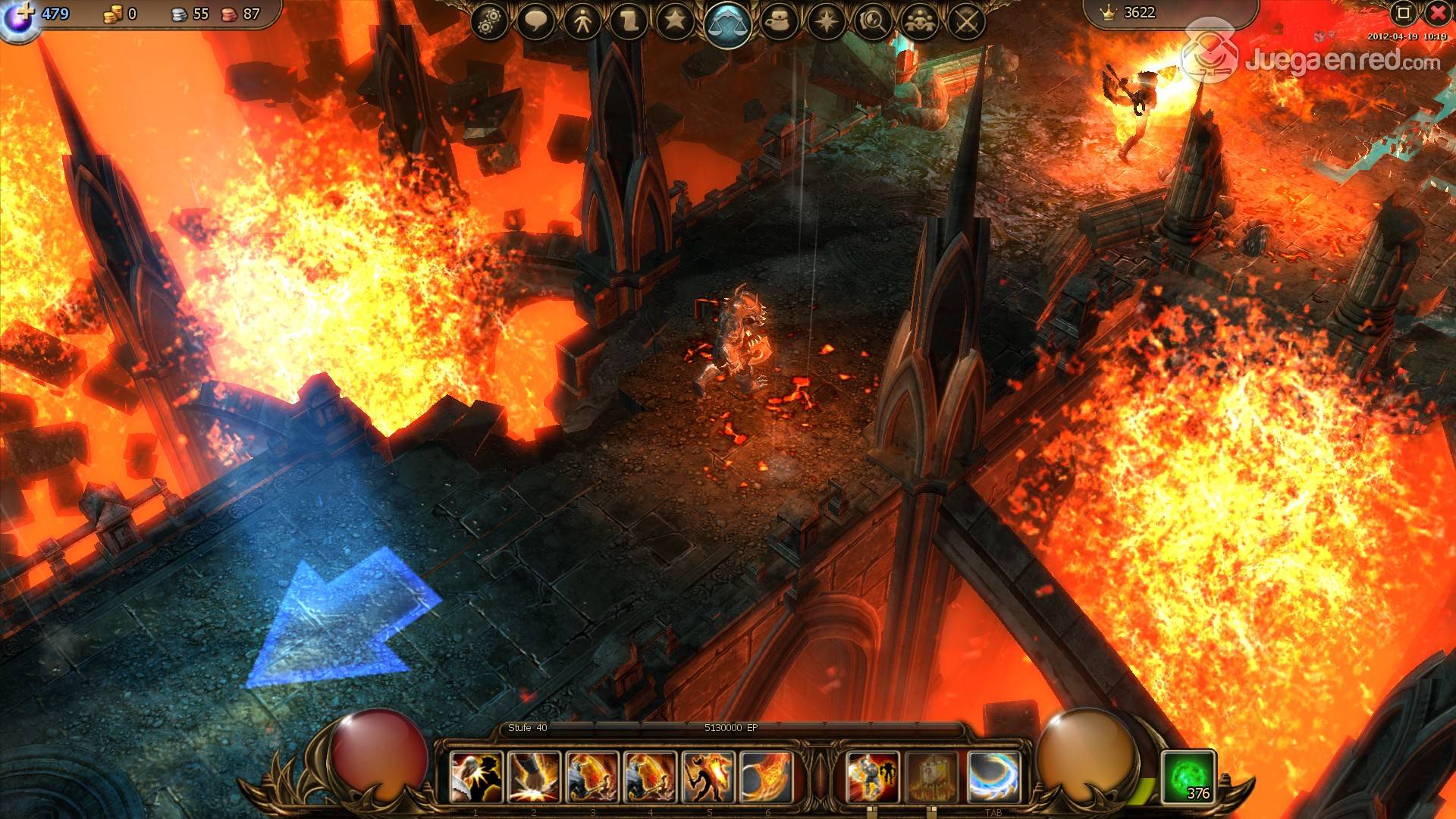Activate the flaming warrior skill in slot 5
Screen dimensions: 1456x819
point(708,777)
